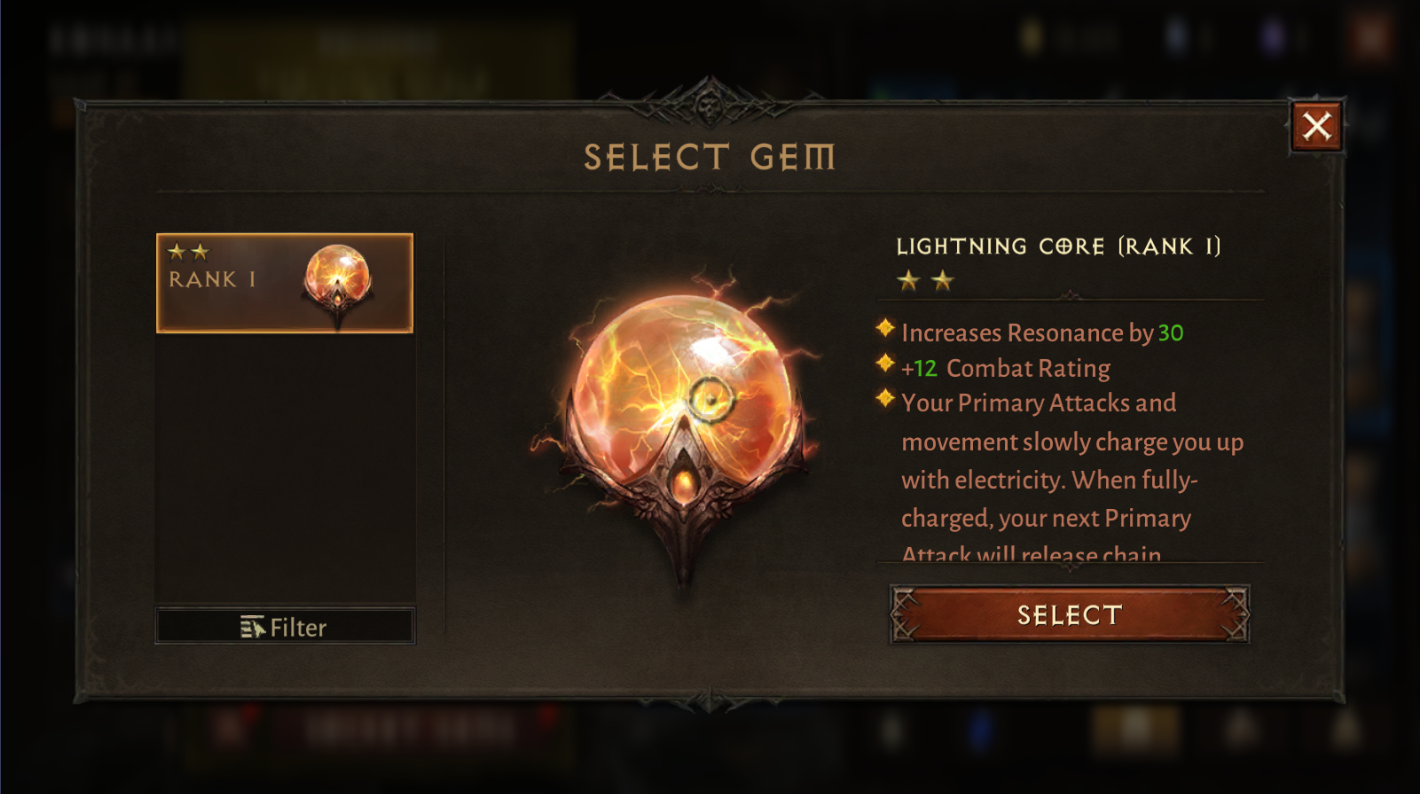Open the Filter options
Viewport: 1420px width, 794px height.
285,627
